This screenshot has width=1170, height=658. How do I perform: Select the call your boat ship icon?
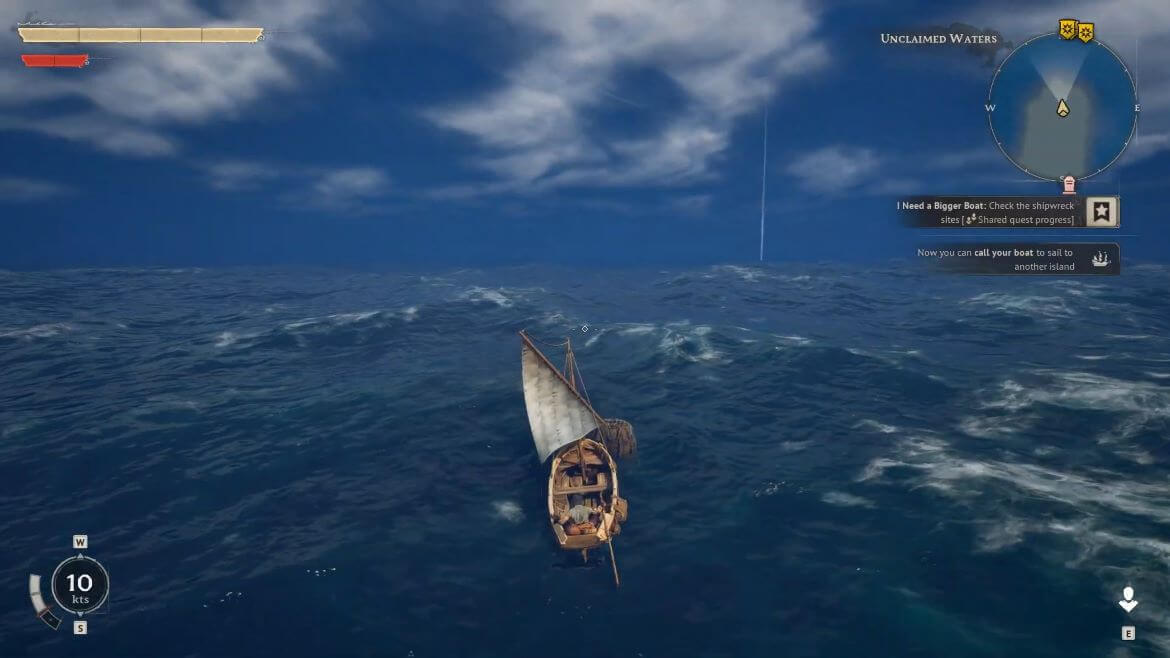click(1101, 259)
